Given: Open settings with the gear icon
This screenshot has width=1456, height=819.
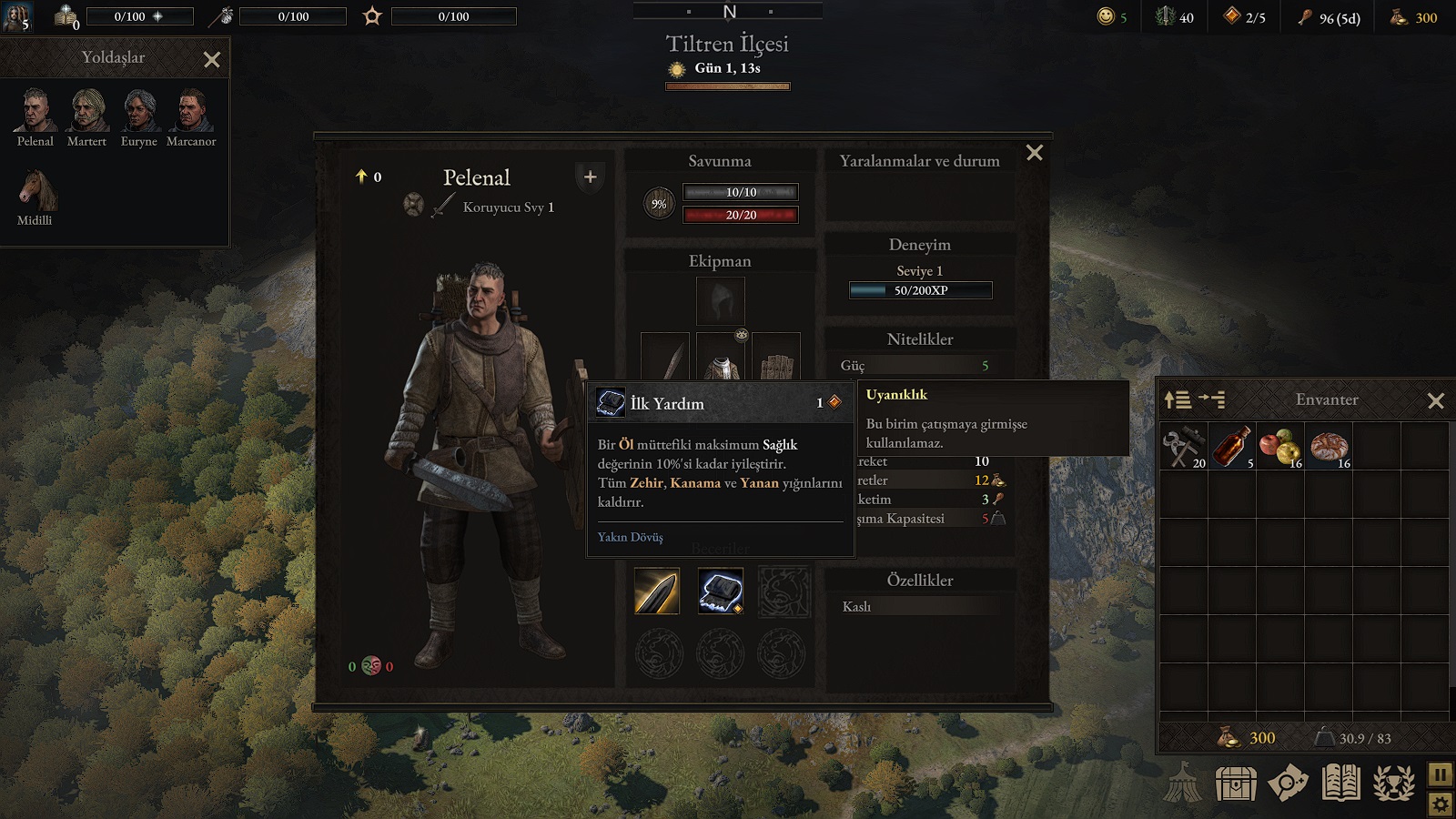Looking at the screenshot, I should (1440, 804).
